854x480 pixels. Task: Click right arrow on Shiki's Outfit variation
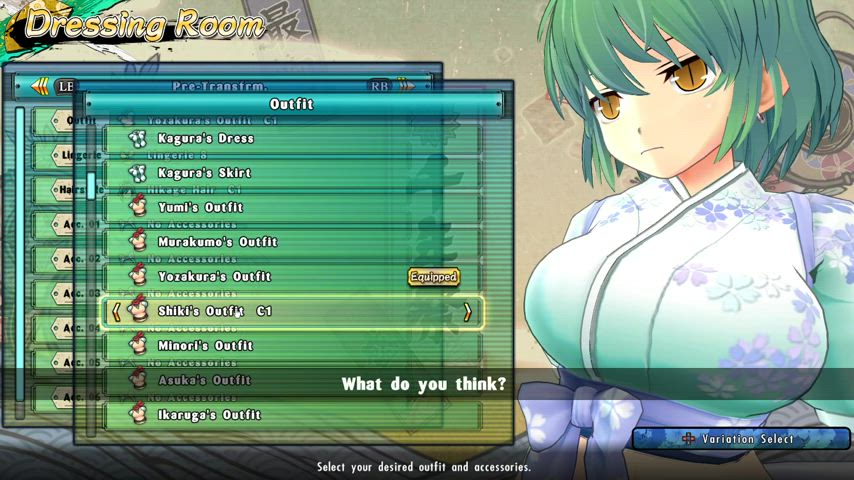click(x=467, y=312)
